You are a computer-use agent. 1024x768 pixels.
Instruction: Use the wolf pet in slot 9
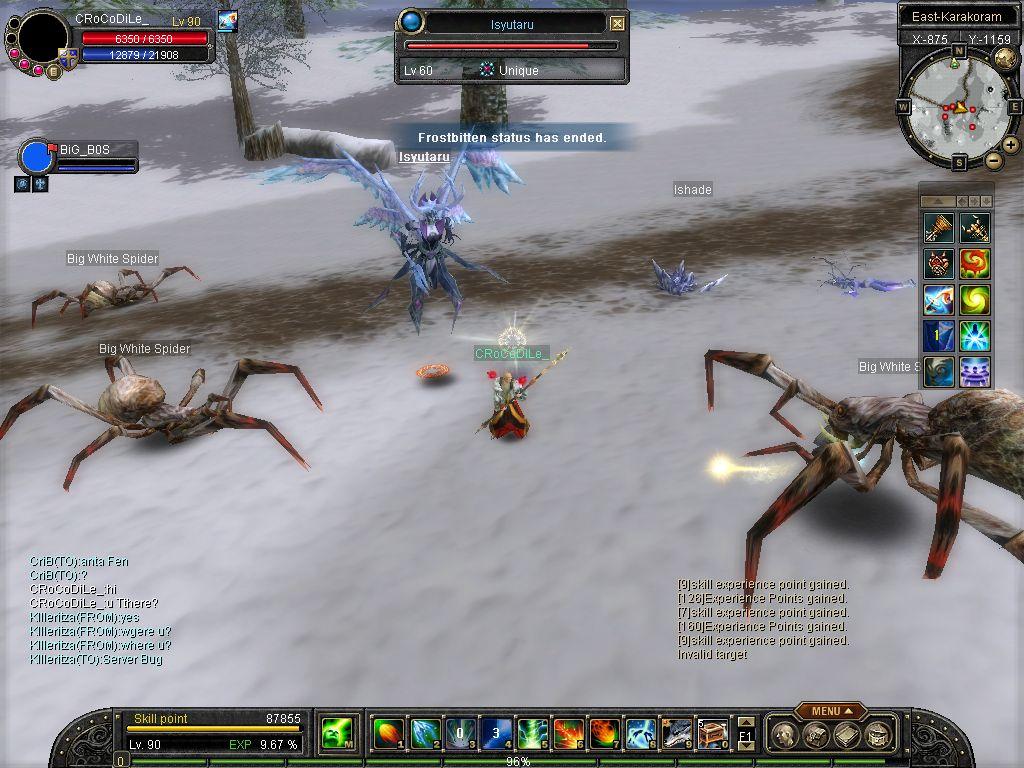click(x=676, y=734)
